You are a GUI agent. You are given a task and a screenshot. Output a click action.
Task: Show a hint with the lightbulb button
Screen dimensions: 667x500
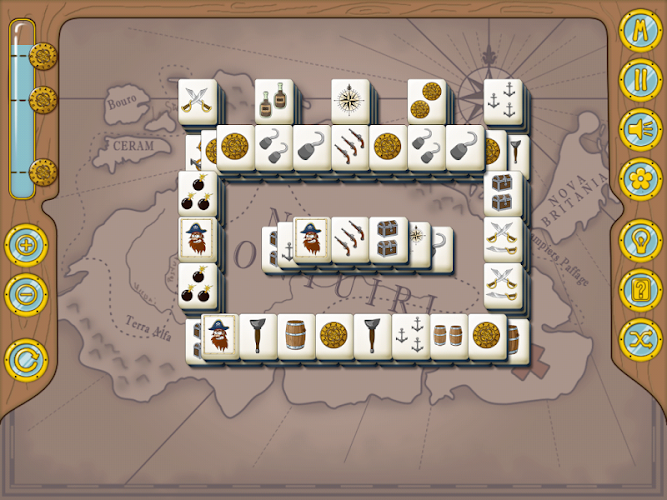(x=637, y=242)
